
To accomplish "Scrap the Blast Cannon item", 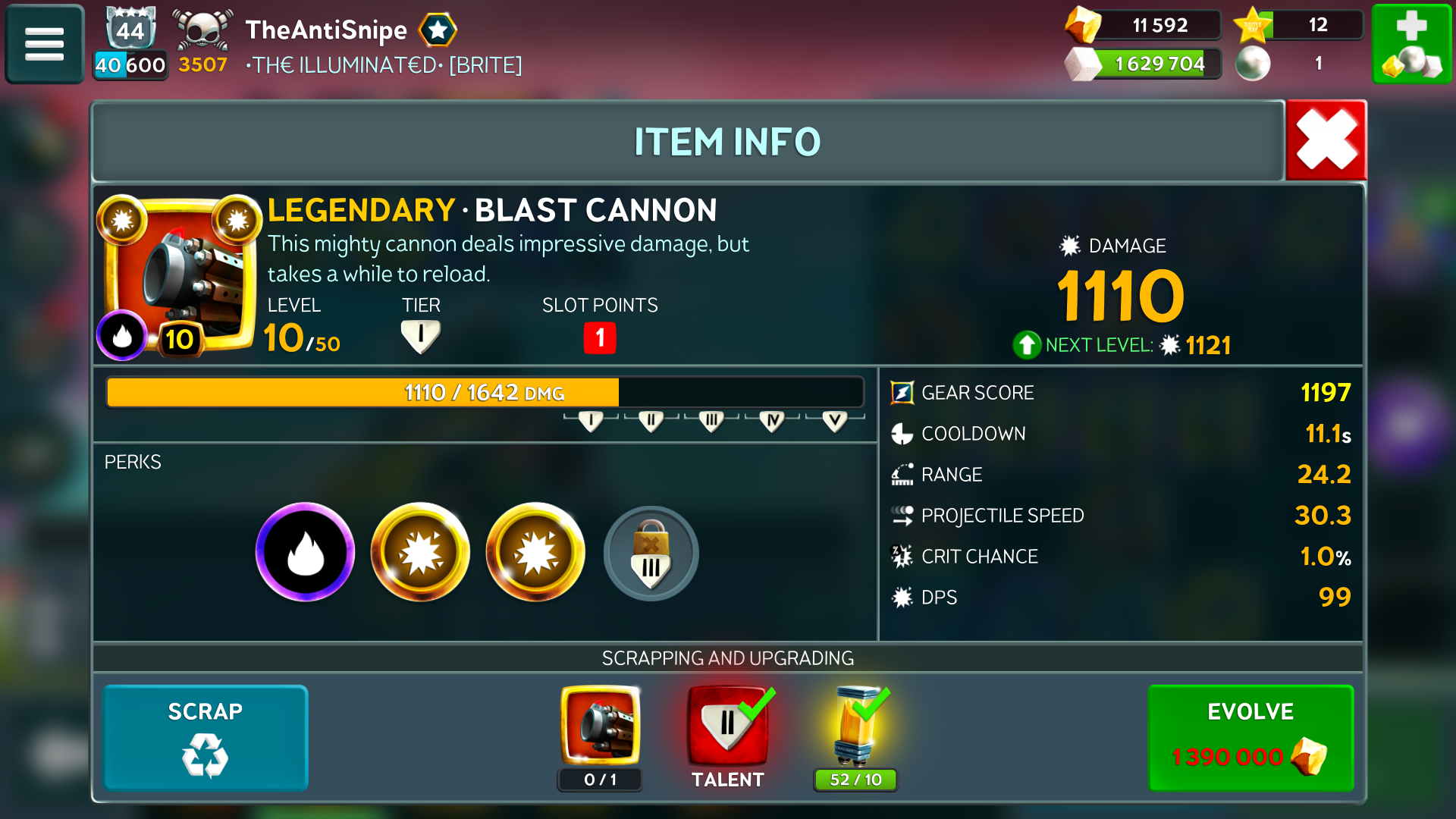I will pos(205,737).
